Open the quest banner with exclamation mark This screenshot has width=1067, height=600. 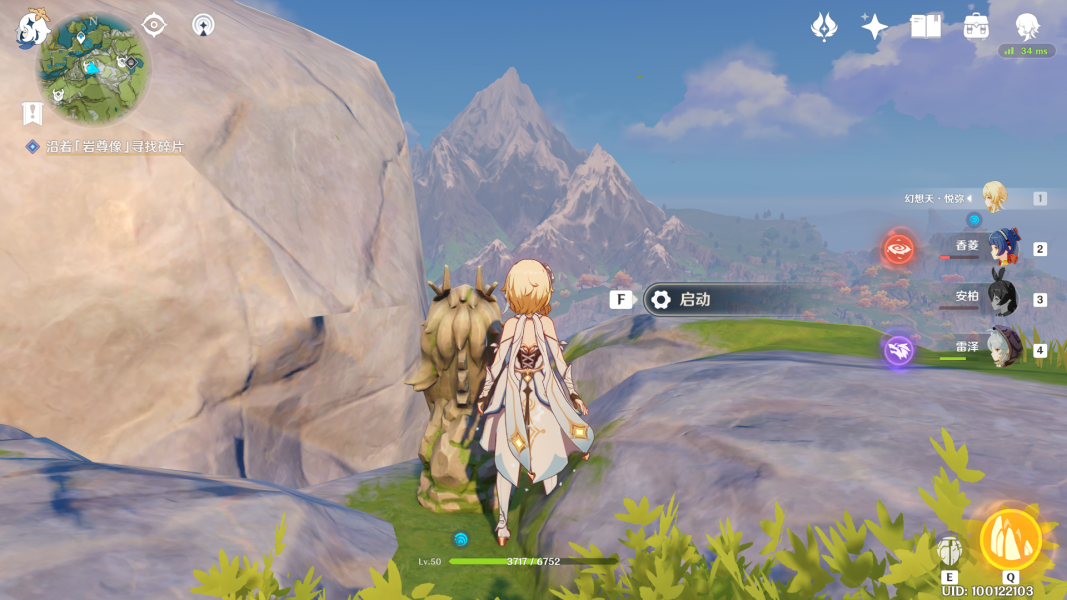point(33,112)
